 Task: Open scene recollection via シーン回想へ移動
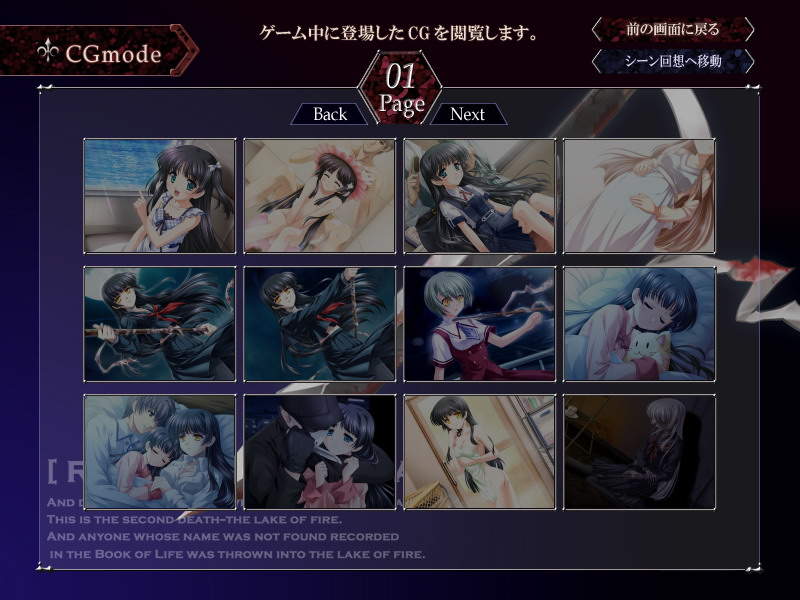click(x=672, y=62)
